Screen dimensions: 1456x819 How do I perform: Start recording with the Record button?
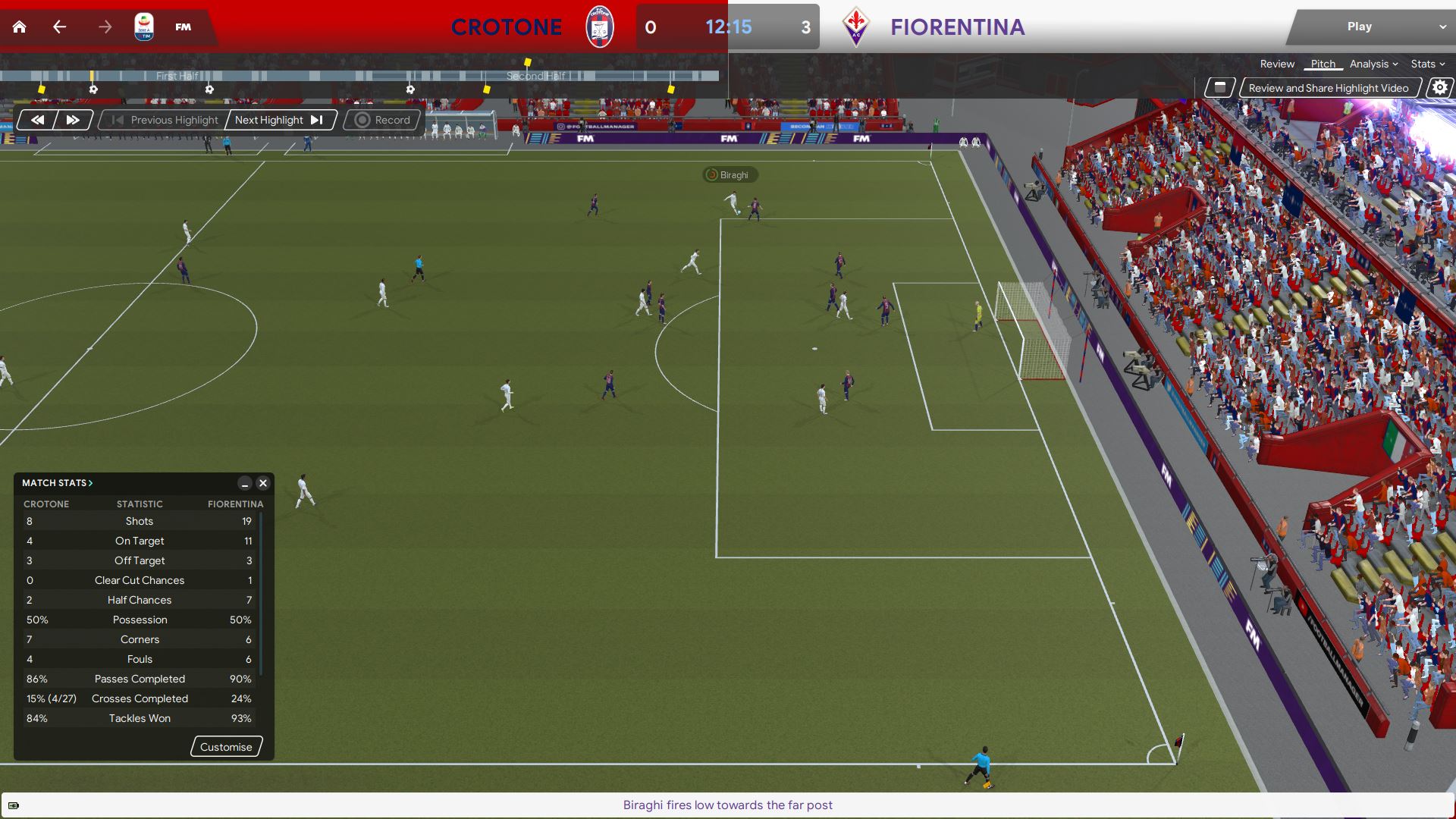click(383, 120)
